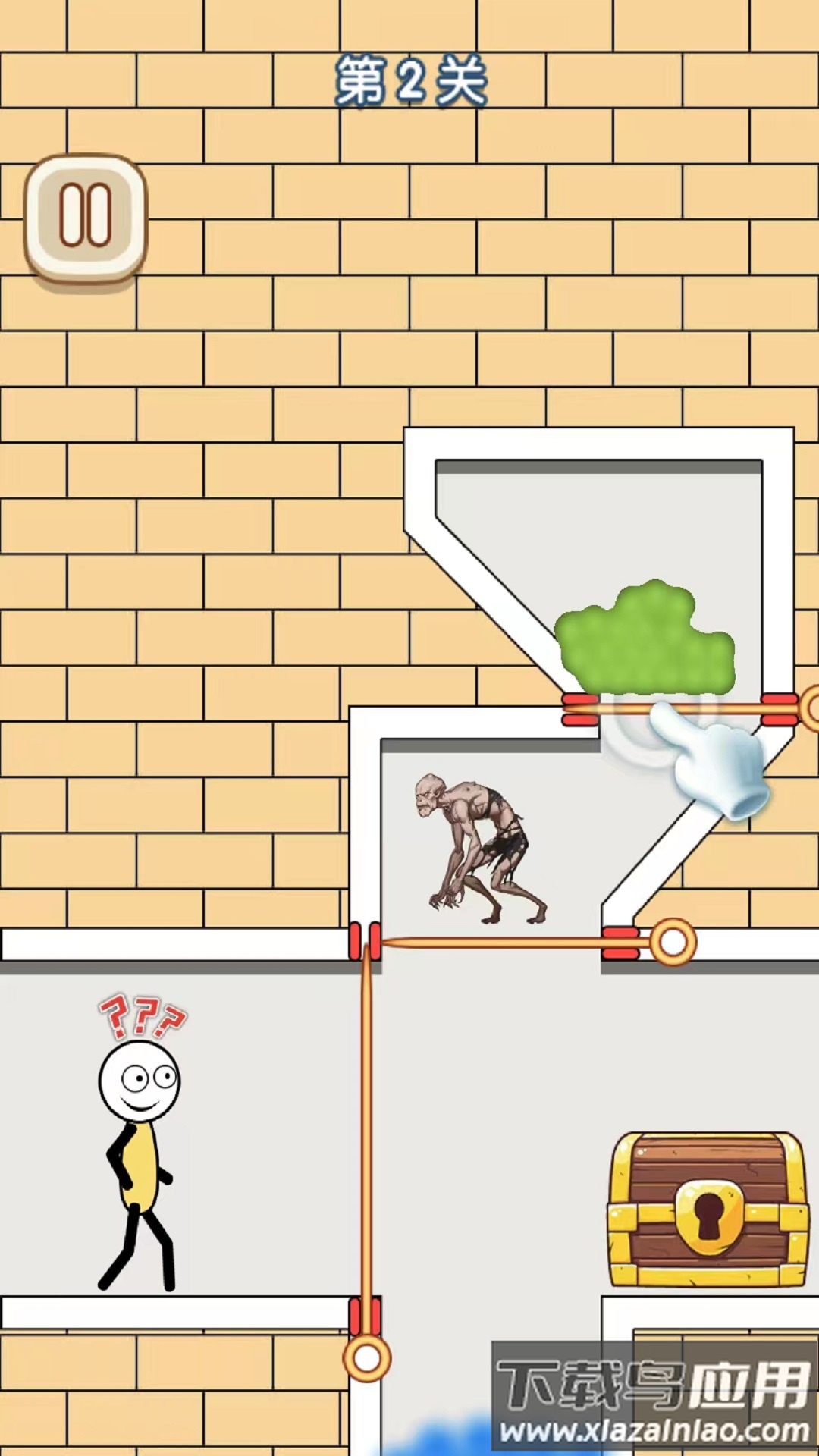Pause the game with the pause button
The image size is (819, 1456).
pos(86,218)
